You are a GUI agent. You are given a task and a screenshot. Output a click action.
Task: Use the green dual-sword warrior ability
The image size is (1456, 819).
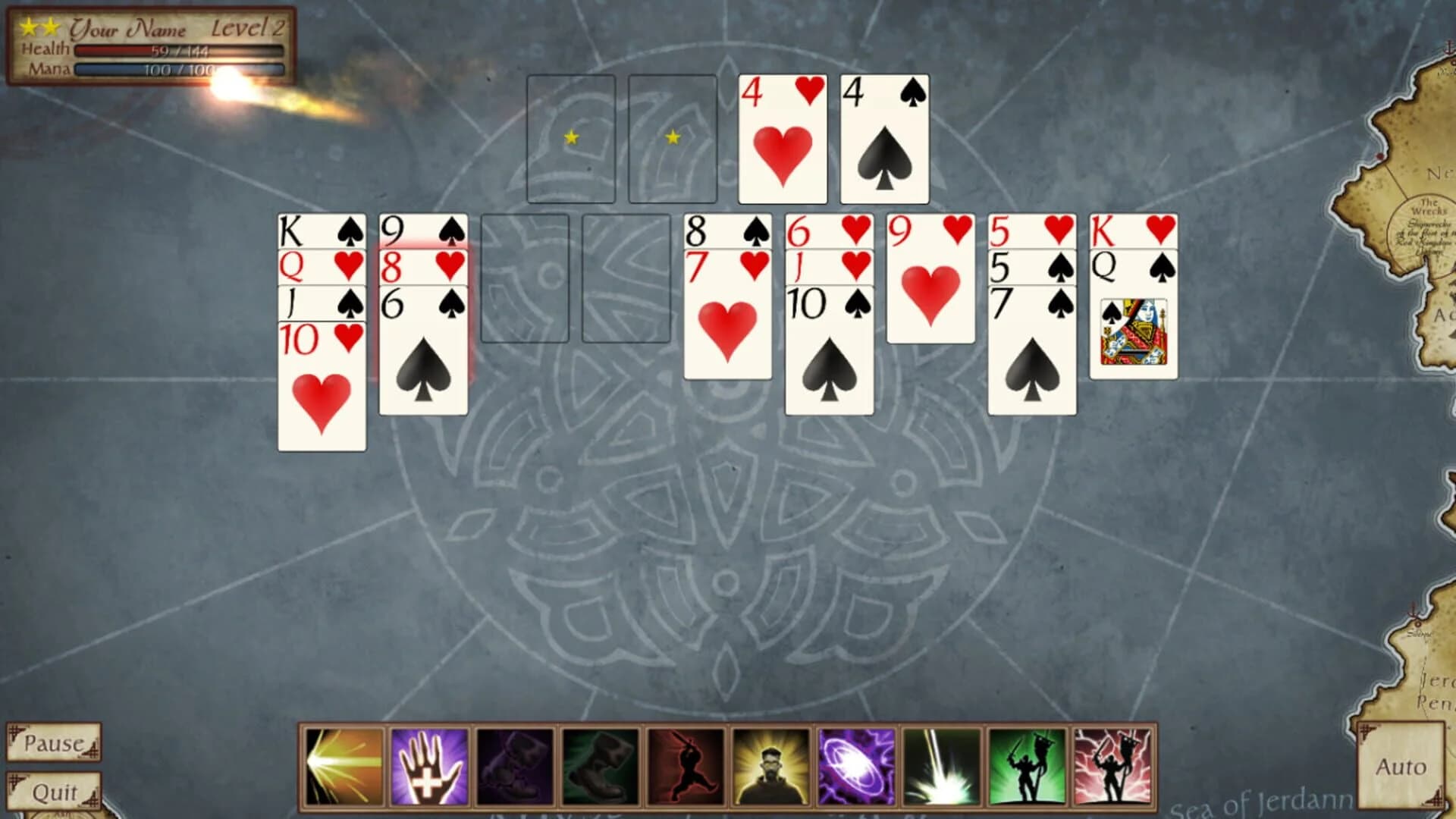click(1028, 766)
